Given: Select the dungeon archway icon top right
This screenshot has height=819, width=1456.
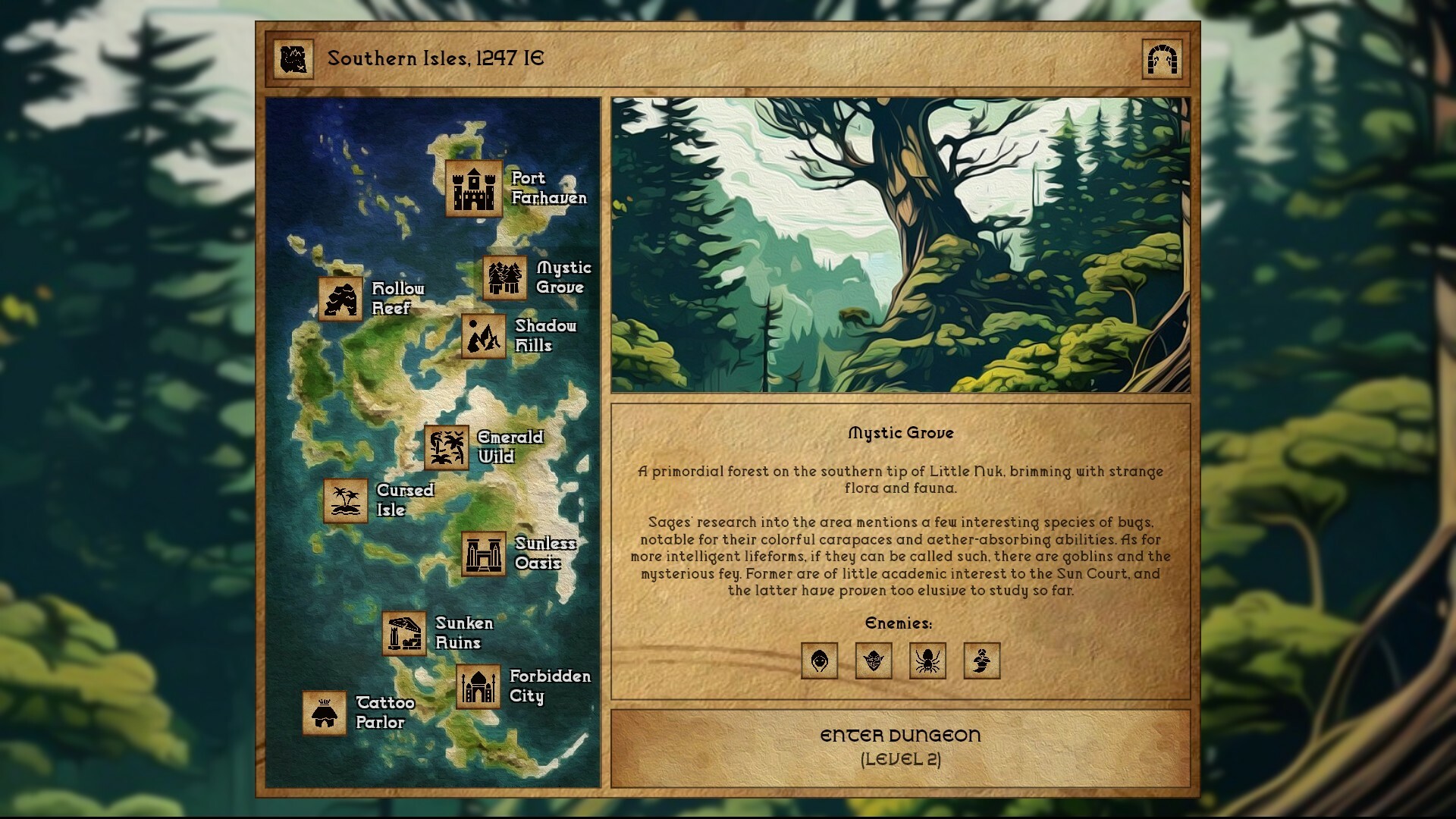Looking at the screenshot, I should (x=1163, y=58).
